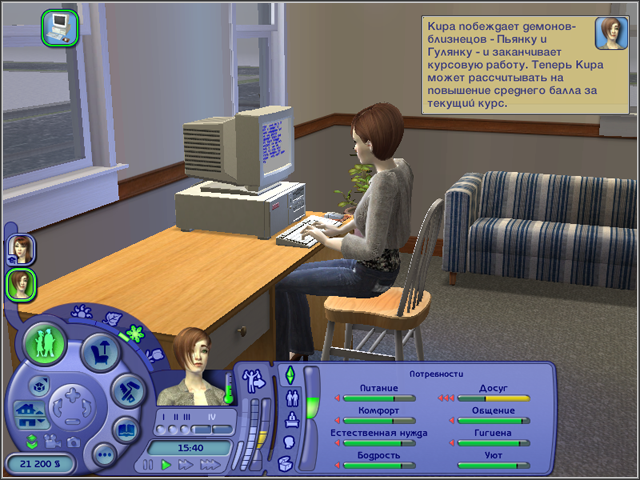
Task: Pause the game
Action: click(x=146, y=465)
